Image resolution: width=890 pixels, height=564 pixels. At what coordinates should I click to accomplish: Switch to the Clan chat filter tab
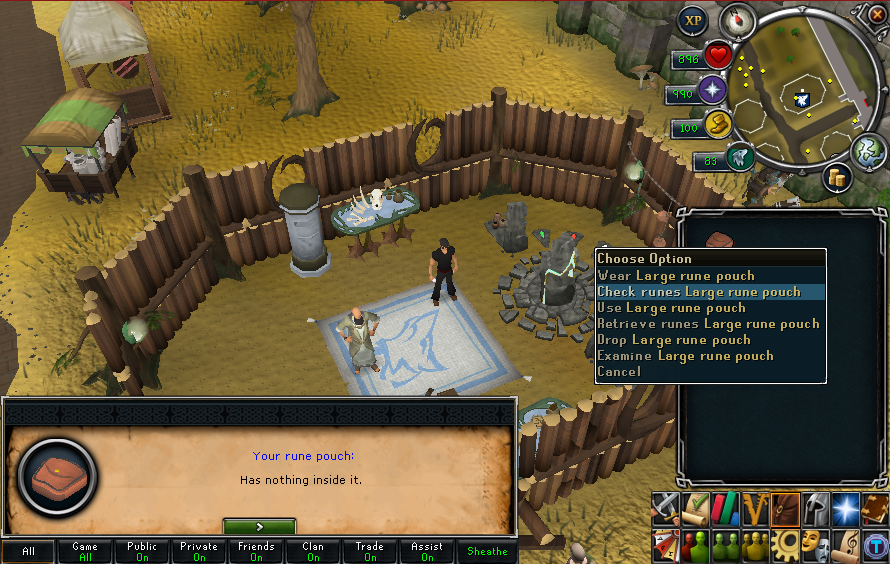313,552
